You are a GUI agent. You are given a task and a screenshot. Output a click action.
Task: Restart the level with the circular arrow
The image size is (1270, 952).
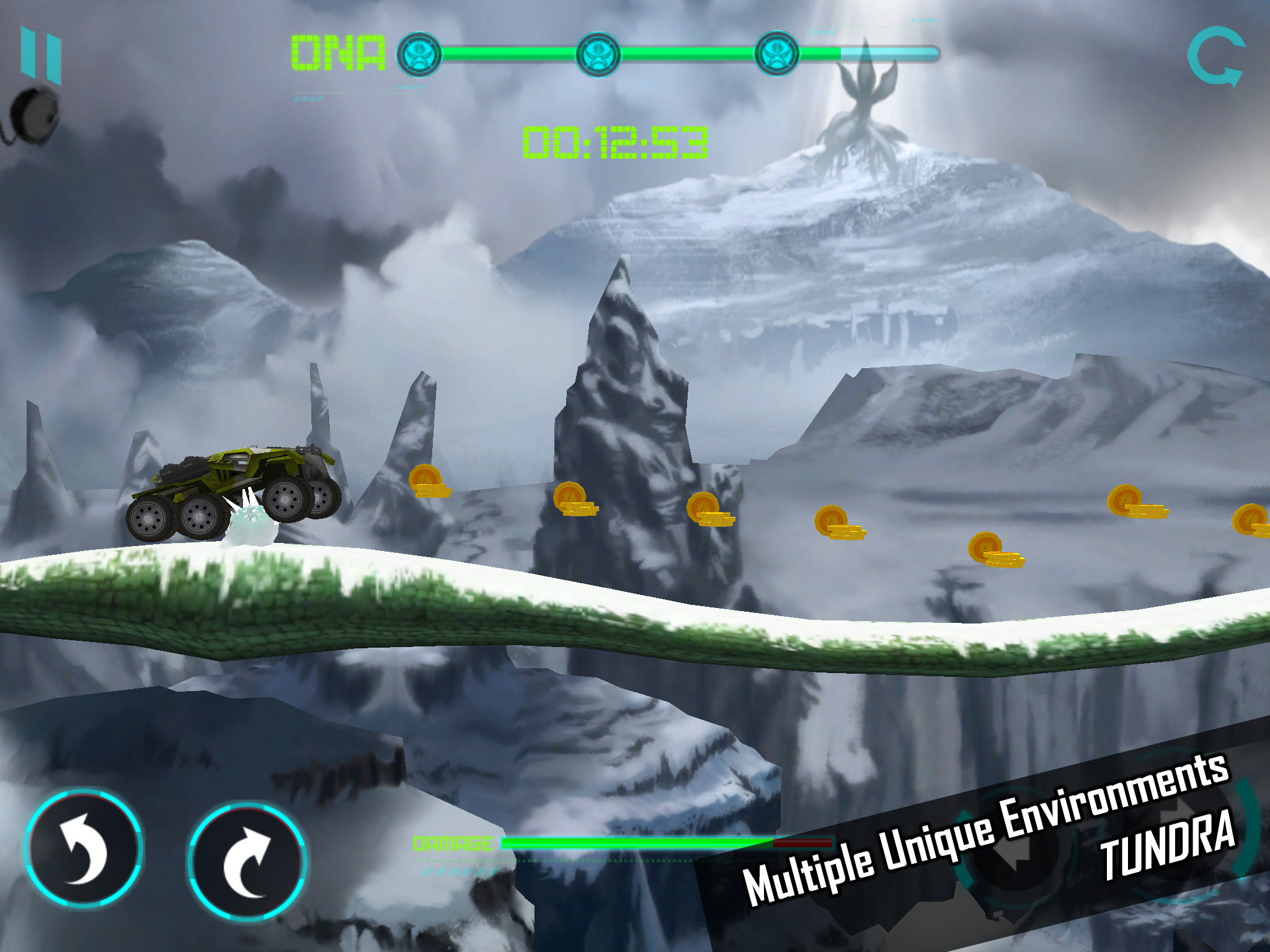1215,56
